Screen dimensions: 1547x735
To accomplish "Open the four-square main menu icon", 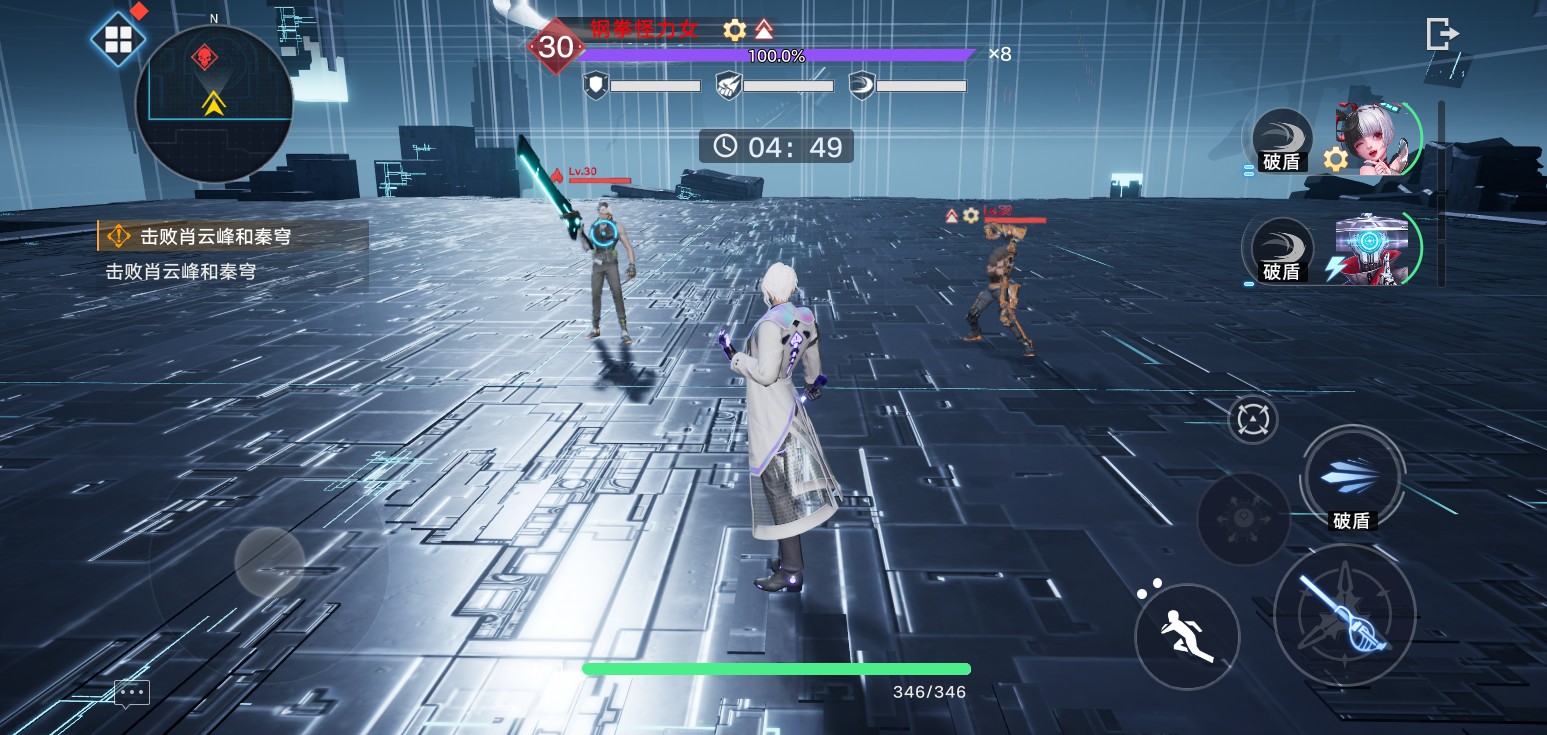I will coord(118,40).
